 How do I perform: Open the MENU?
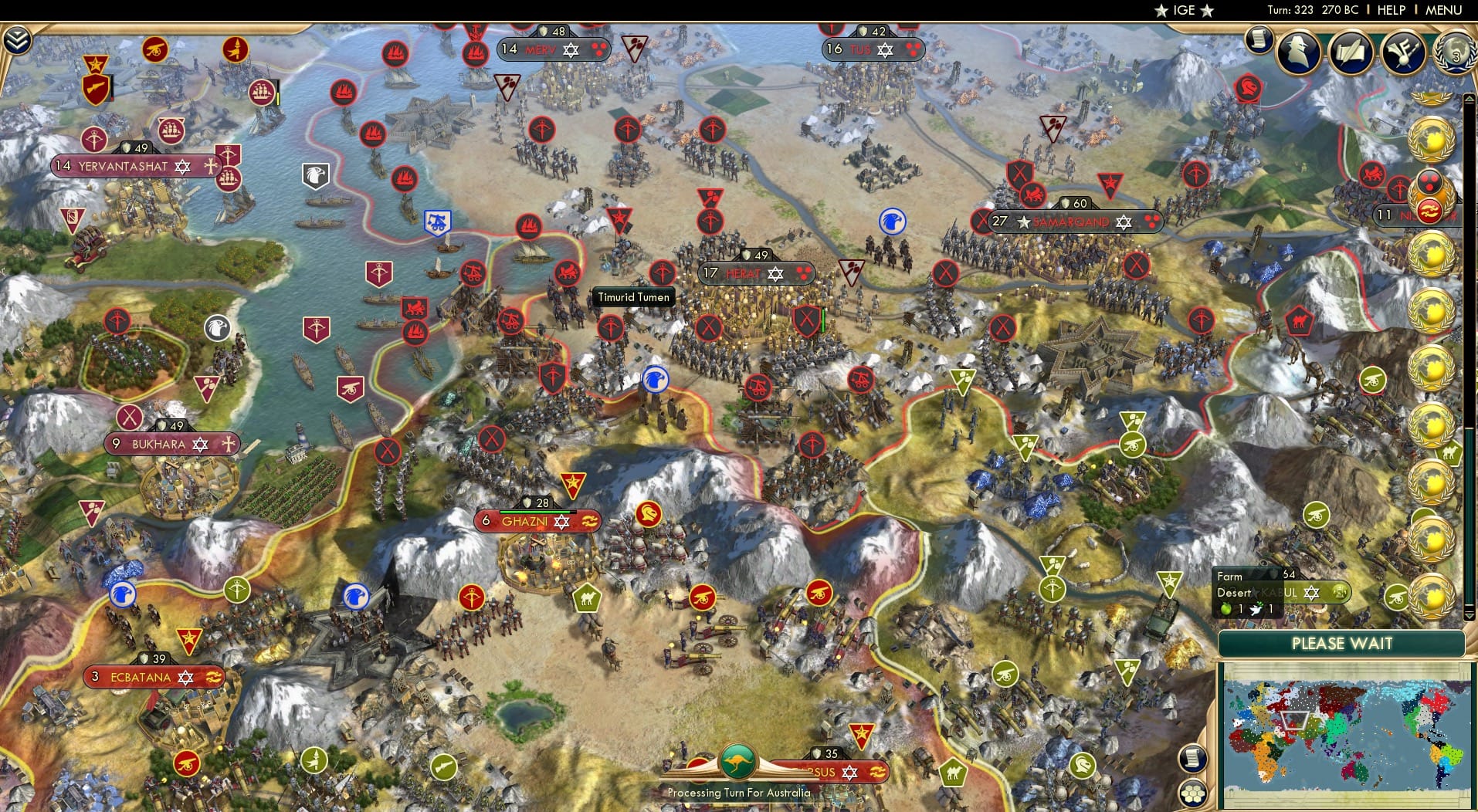pos(1442,10)
